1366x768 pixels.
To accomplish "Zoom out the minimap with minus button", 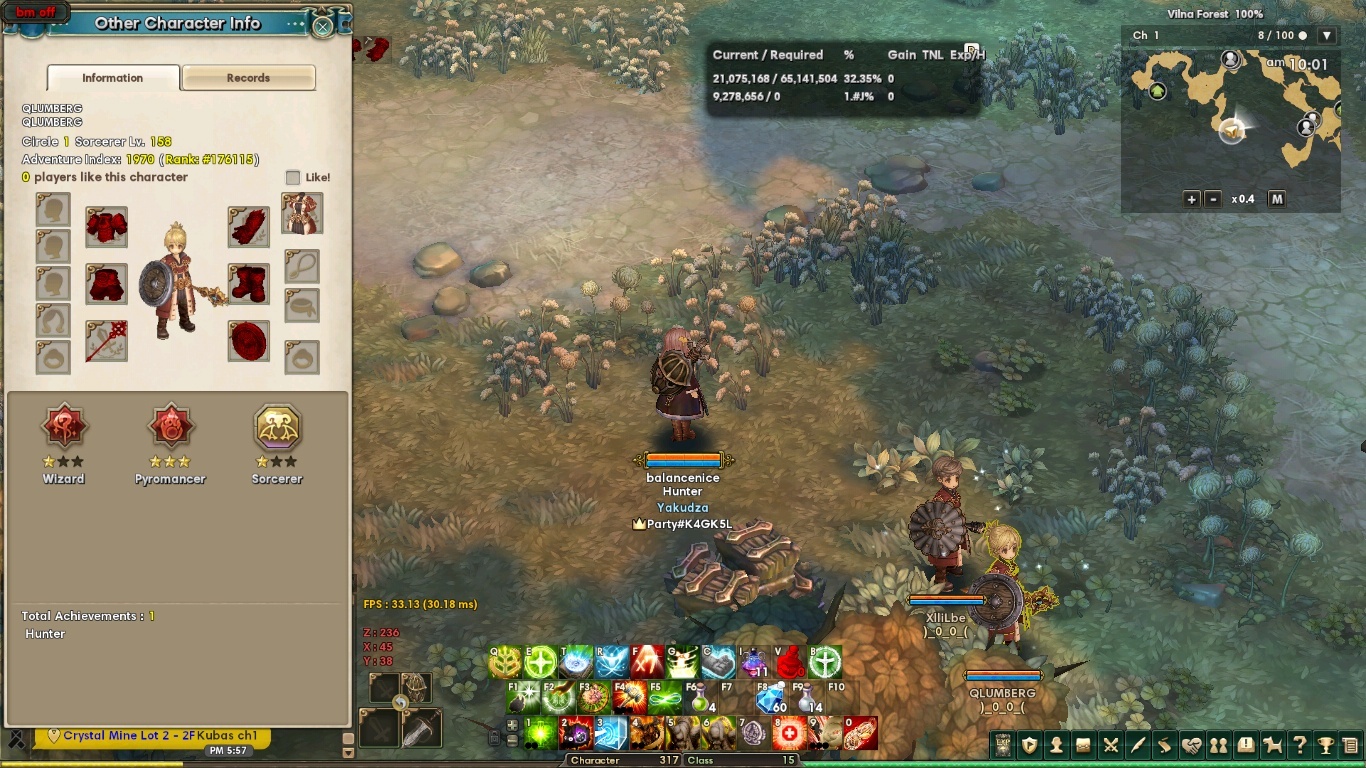I will pyautogui.click(x=1213, y=199).
